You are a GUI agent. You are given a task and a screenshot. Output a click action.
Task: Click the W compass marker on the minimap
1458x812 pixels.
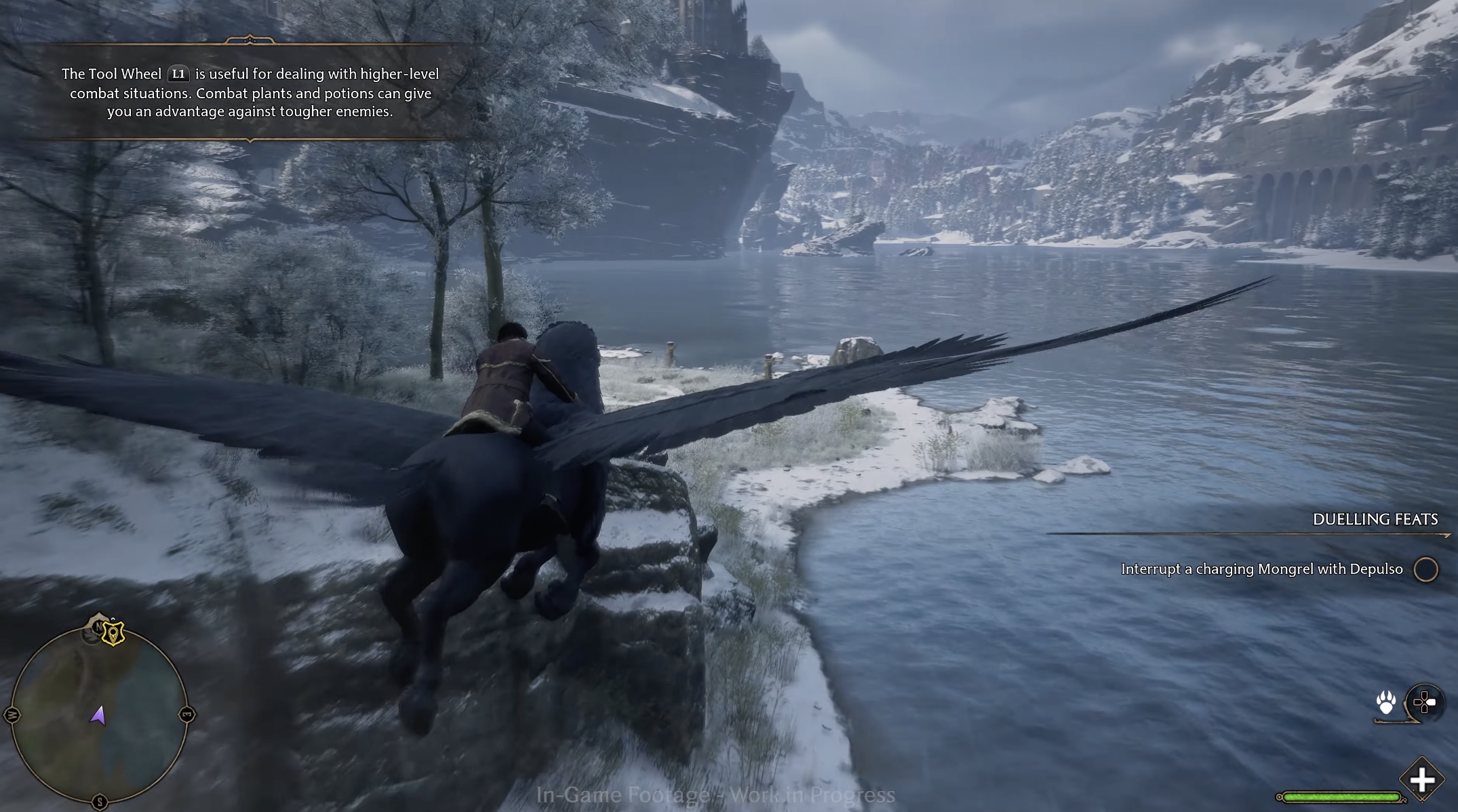14,716
